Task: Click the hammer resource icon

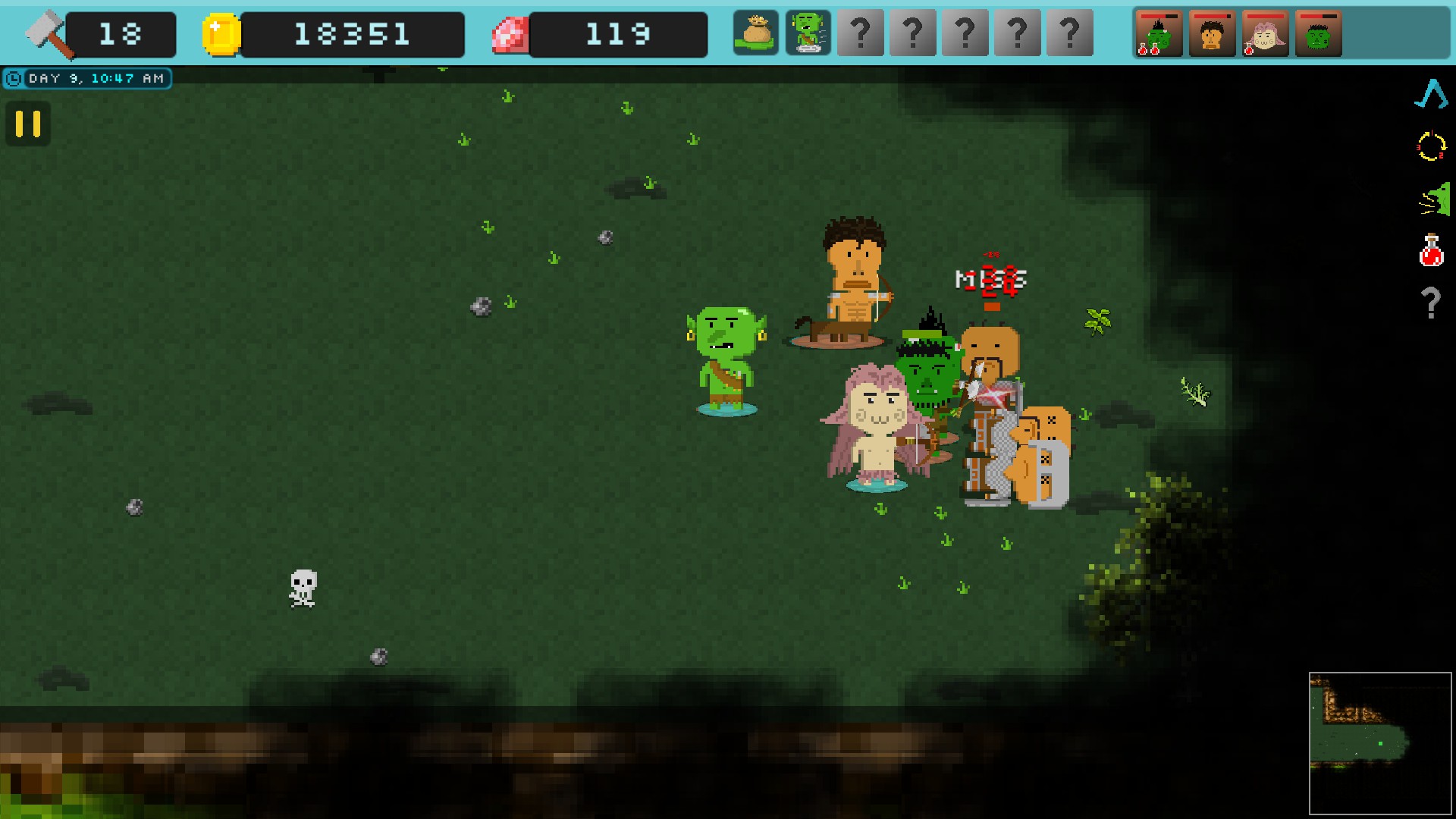Action: [x=45, y=32]
